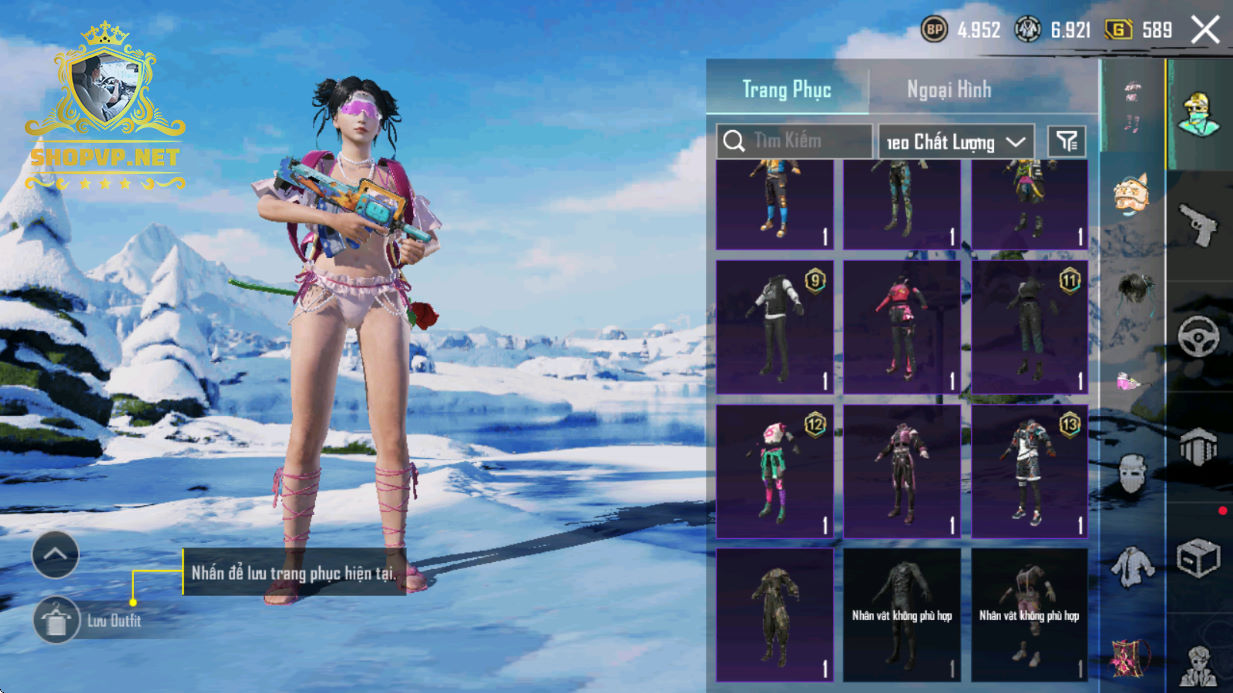Choose the outfit with badge 11
The height and width of the screenshot is (693, 1233).
coord(1030,327)
